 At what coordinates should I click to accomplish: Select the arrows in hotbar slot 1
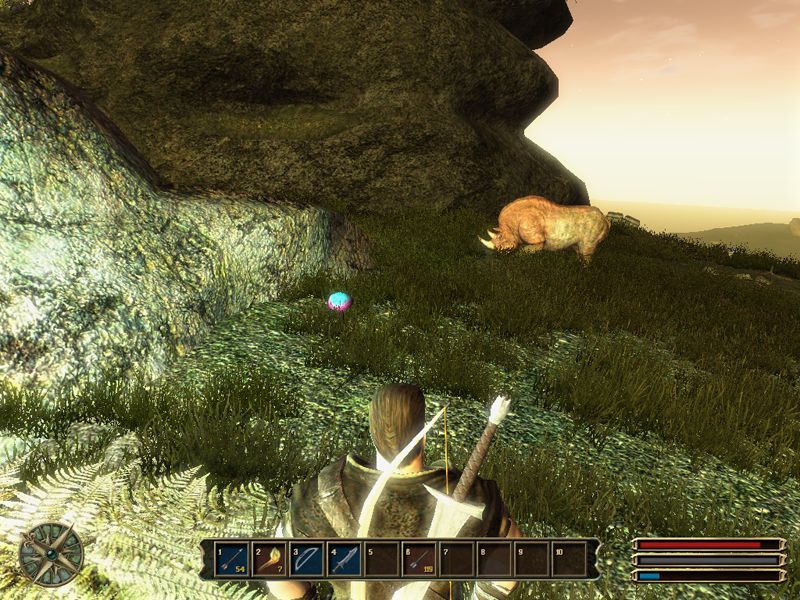tap(232, 559)
